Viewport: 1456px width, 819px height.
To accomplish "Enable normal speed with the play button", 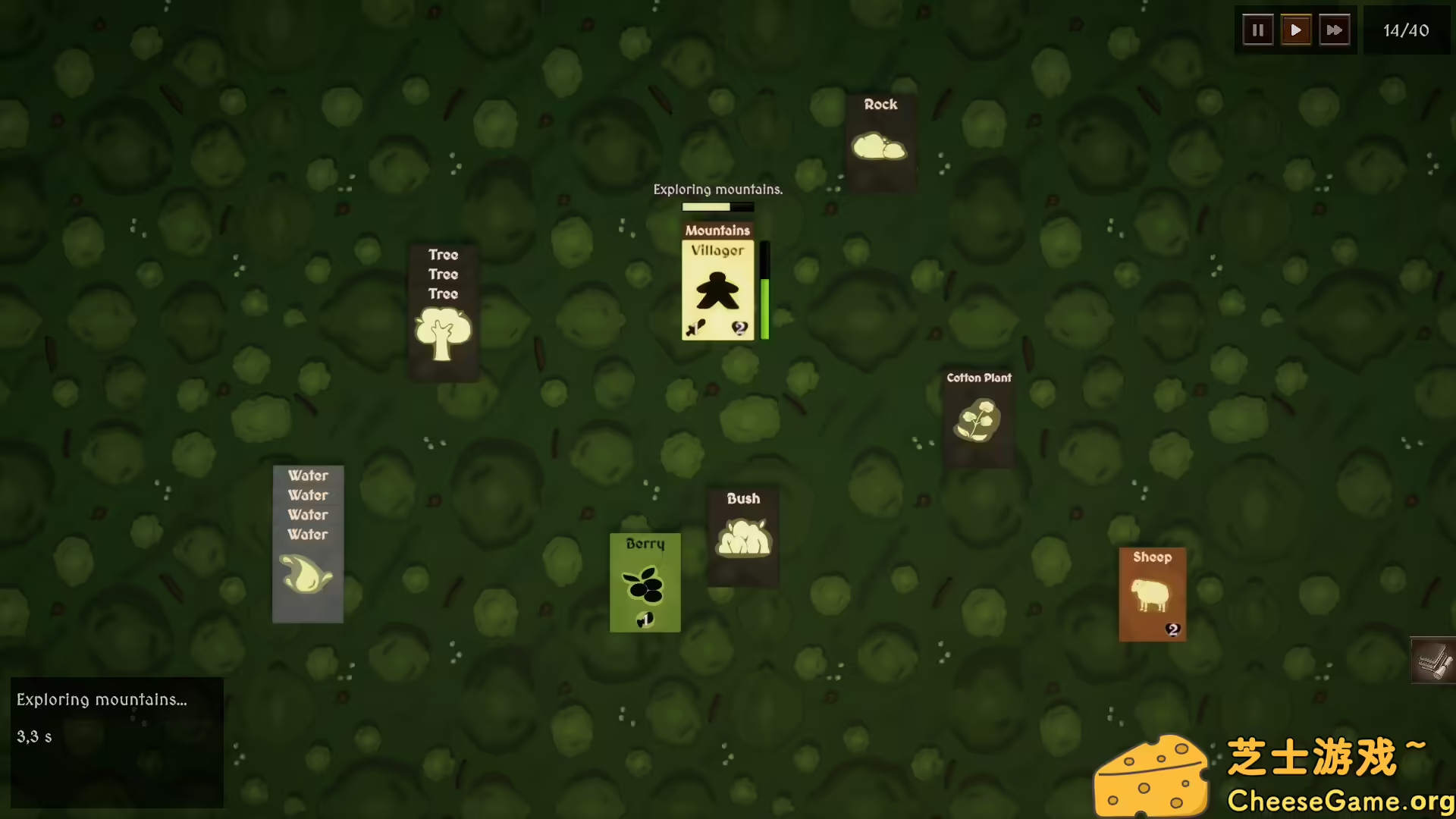I will 1296,30.
